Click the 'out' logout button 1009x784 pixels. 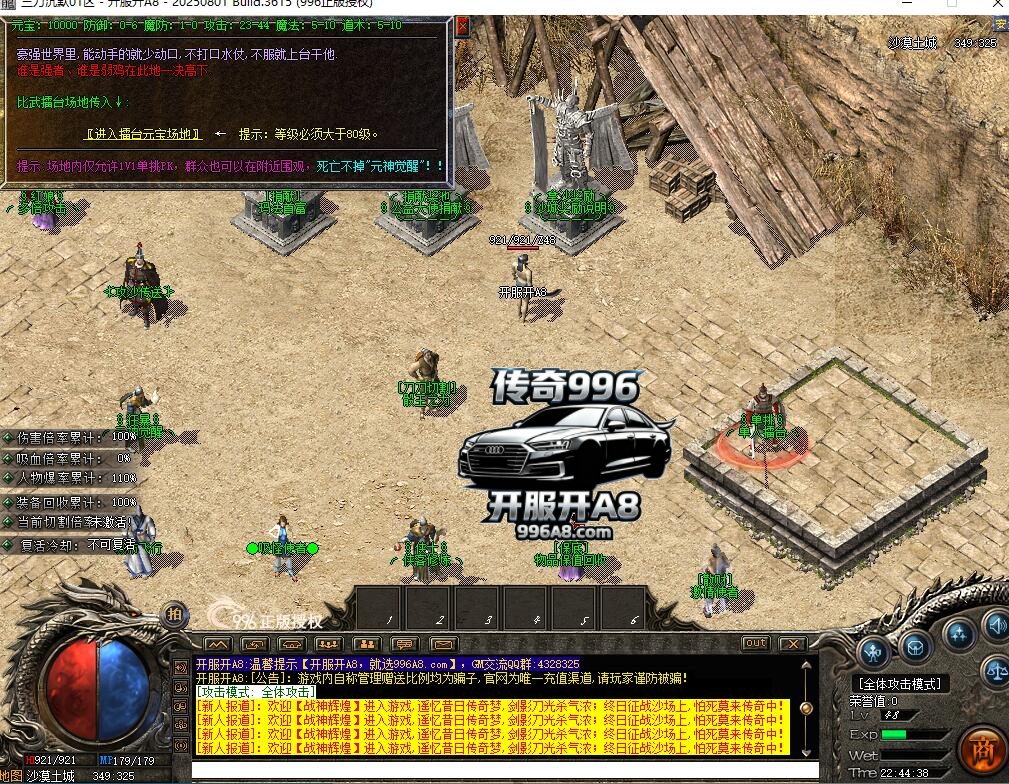(x=756, y=643)
